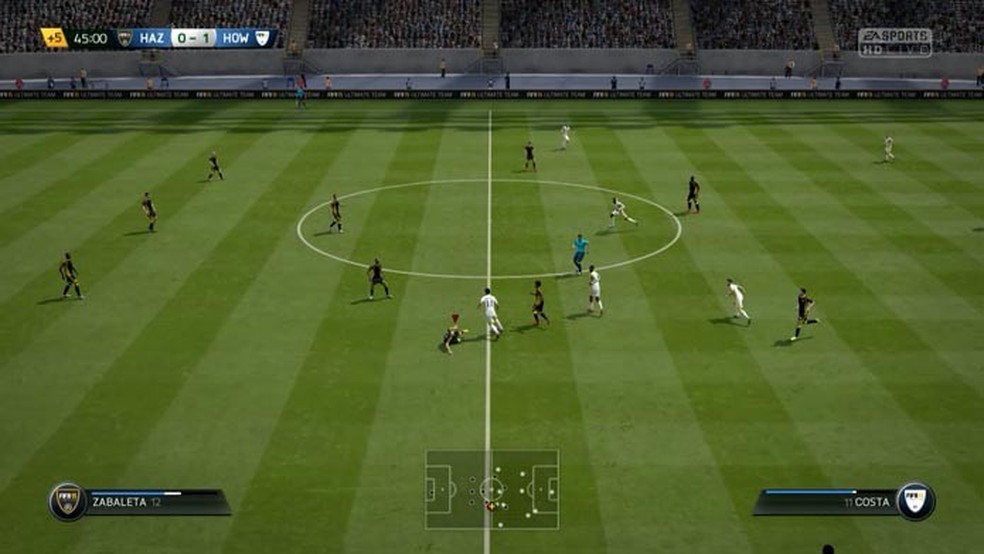Click the club badge beside Zabaleta

(x=68, y=501)
